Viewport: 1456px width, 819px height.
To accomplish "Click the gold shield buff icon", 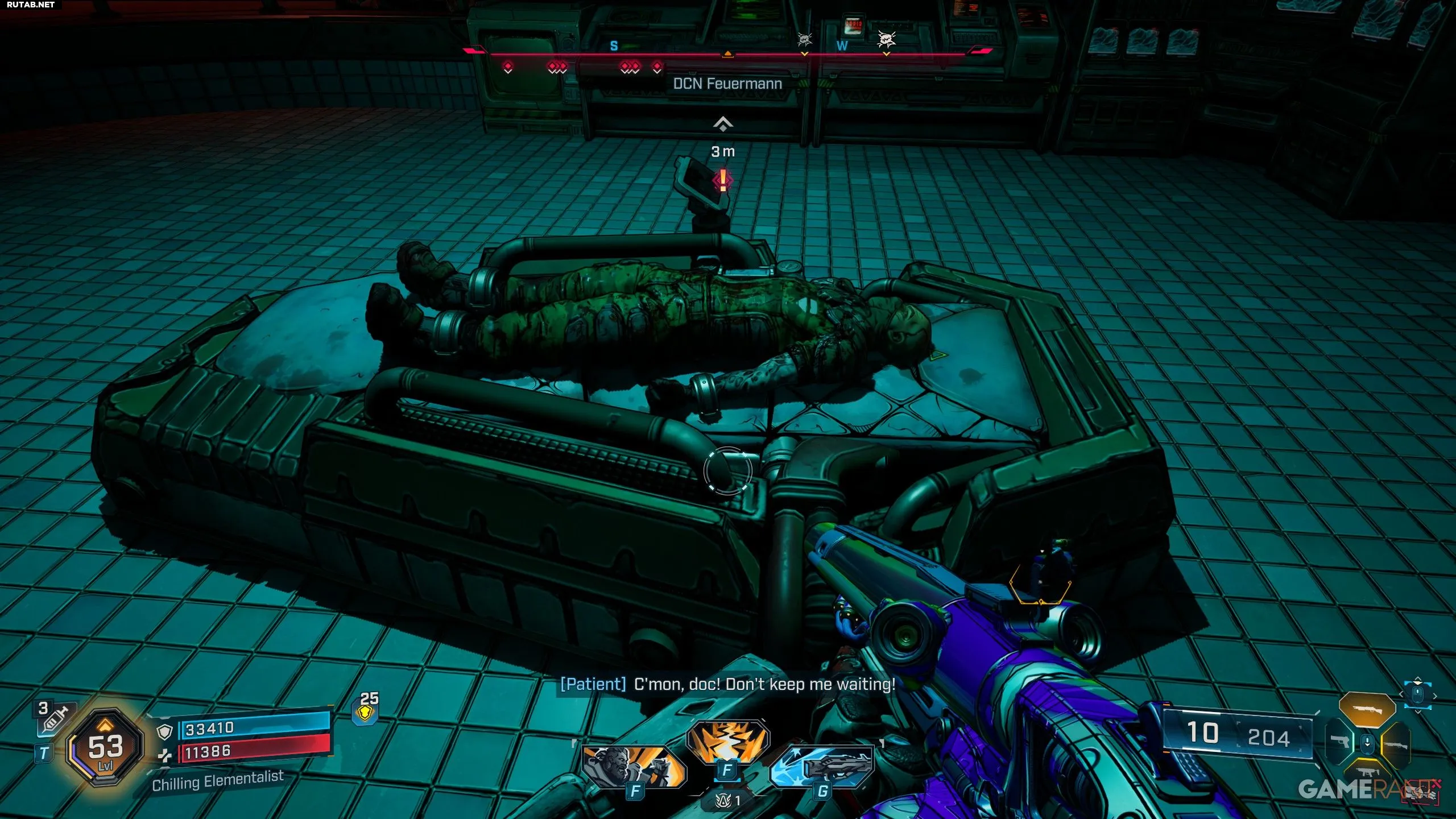I will coord(366,713).
